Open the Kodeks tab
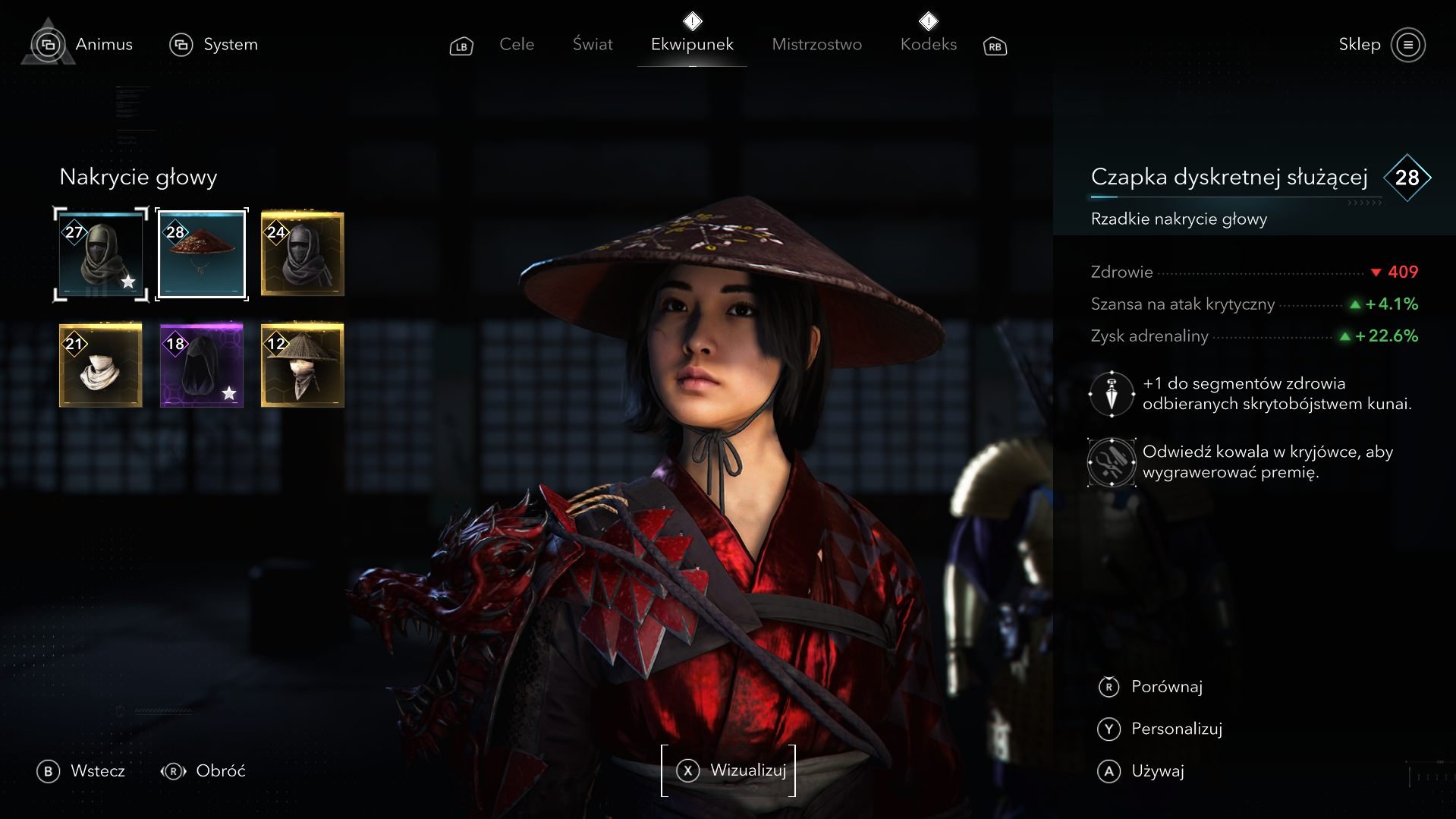Viewport: 1456px width, 819px height. tap(928, 45)
